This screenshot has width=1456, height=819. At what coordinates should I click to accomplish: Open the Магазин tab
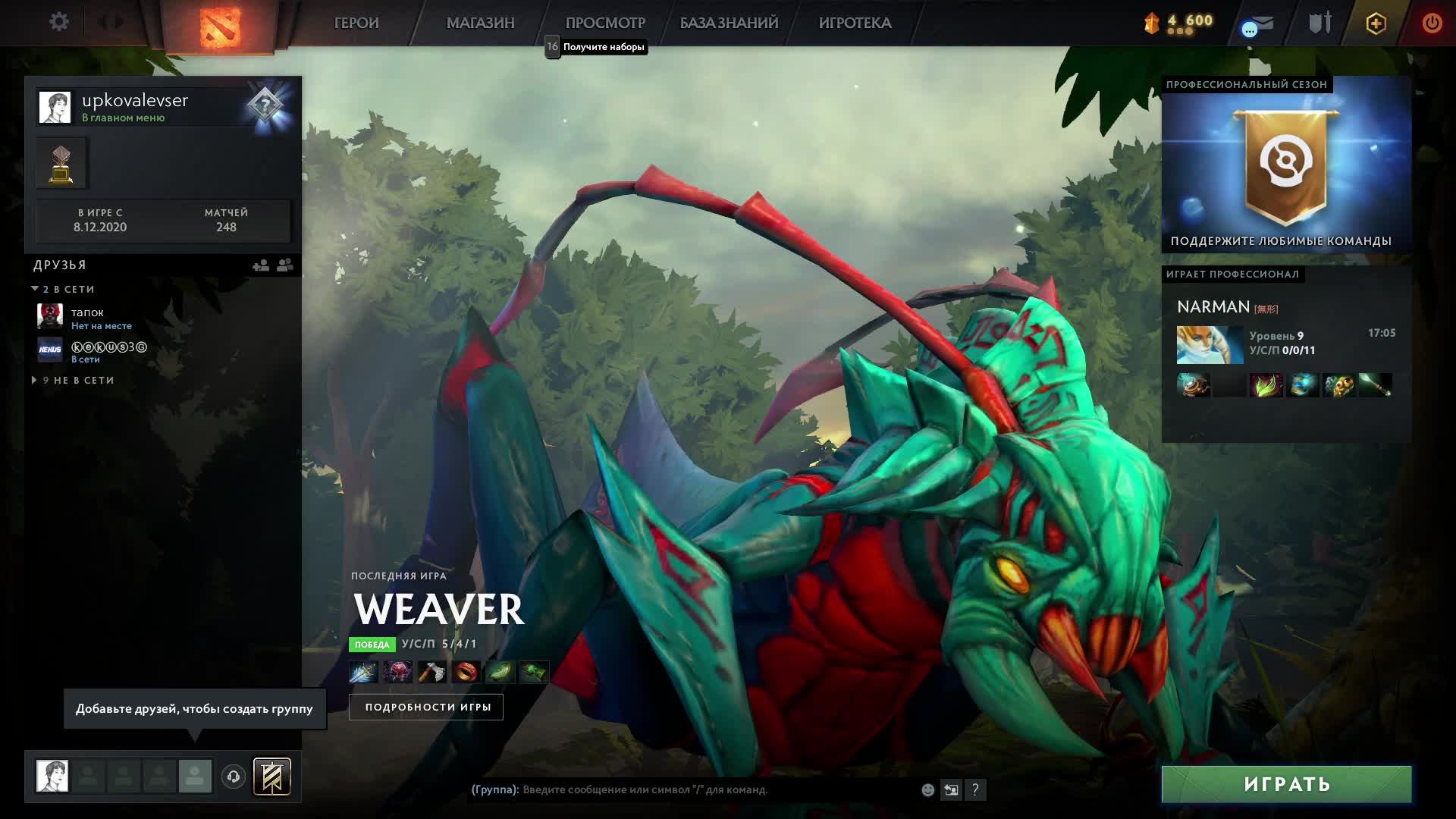point(480,23)
